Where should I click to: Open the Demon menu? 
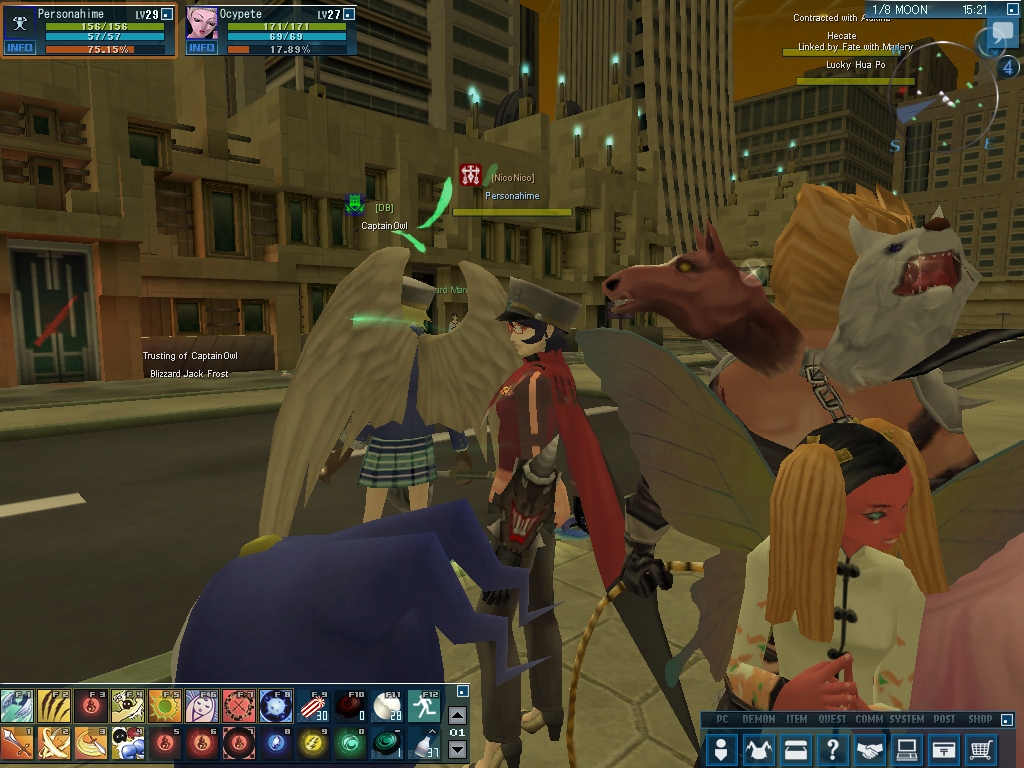pyautogui.click(x=759, y=748)
